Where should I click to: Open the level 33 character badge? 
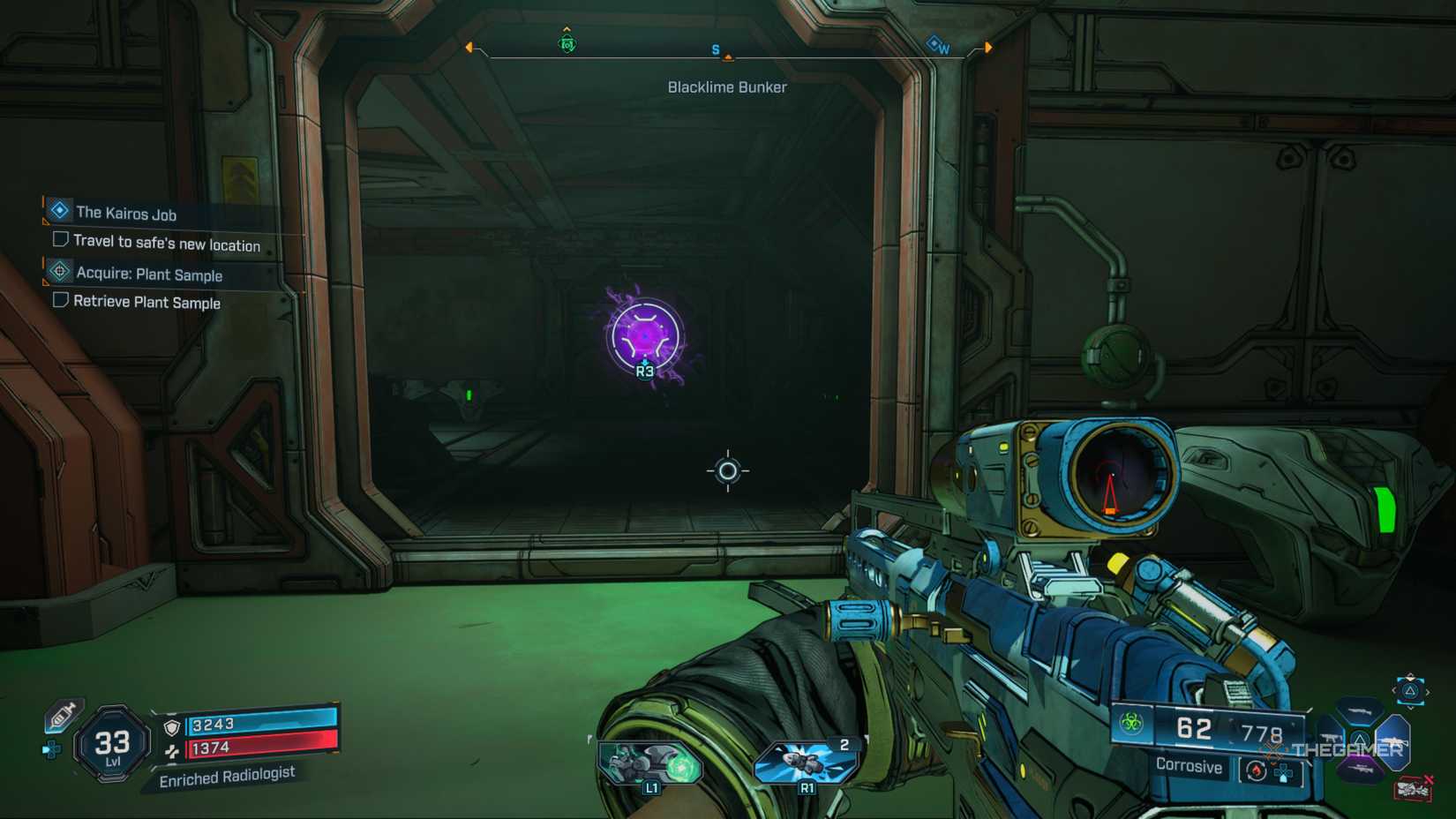(x=112, y=744)
